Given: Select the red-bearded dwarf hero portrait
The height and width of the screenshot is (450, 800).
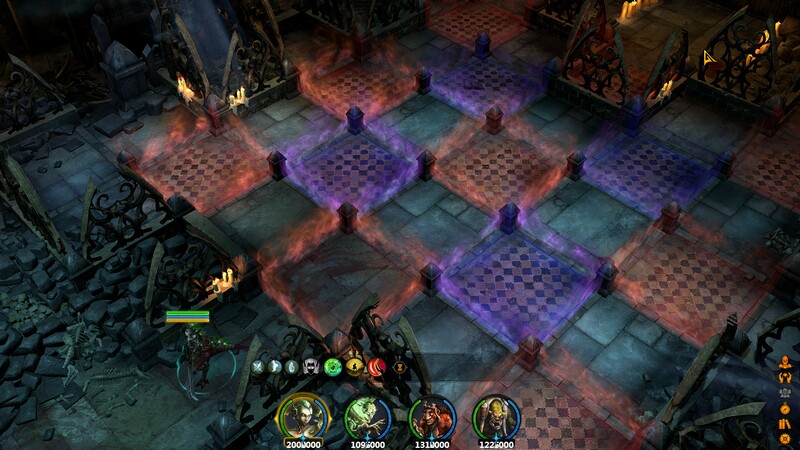Looking at the screenshot, I should 430,415.
